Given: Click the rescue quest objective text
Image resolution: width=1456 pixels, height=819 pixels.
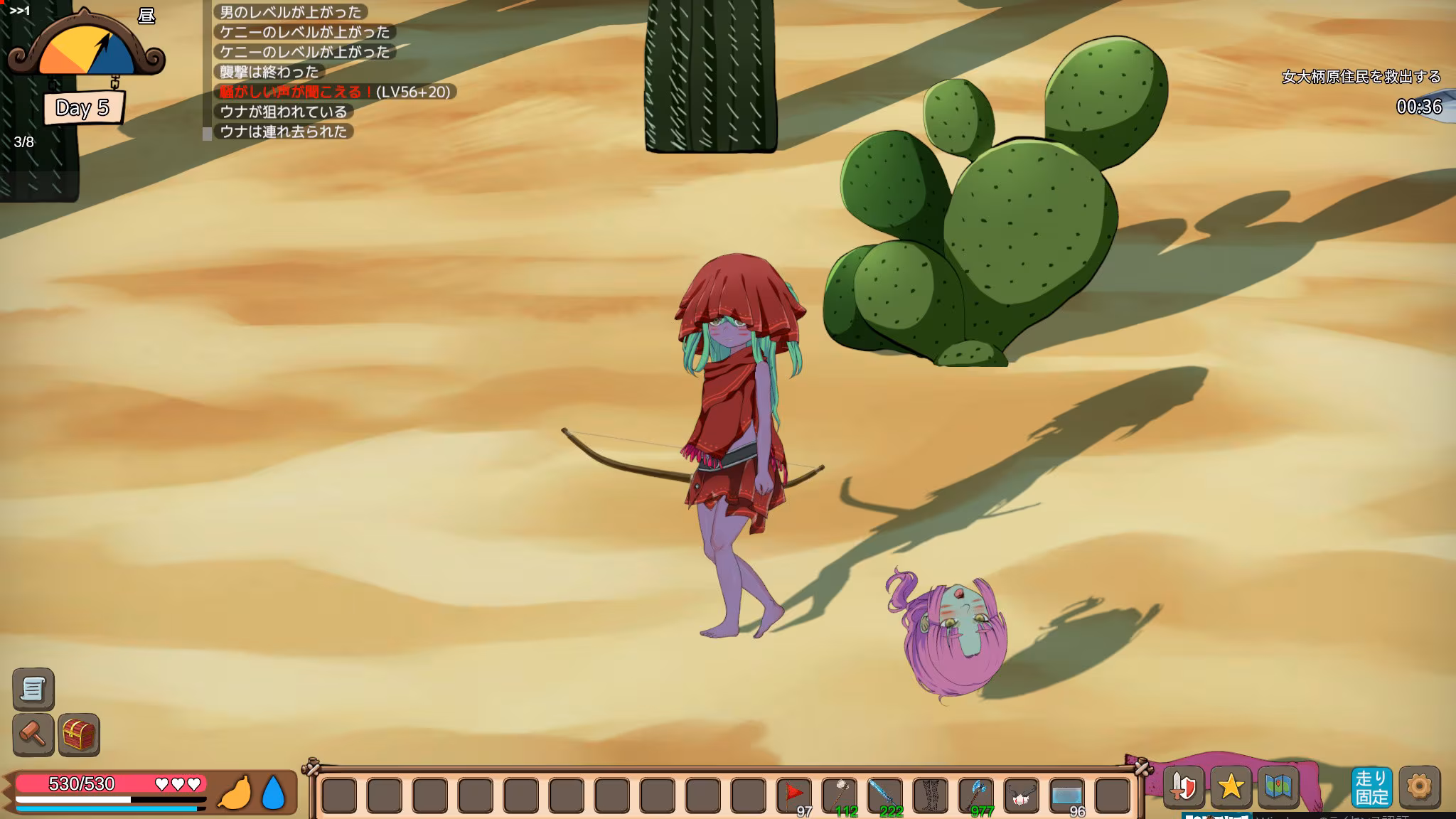Looking at the screenshot, I should point(1361,77).
